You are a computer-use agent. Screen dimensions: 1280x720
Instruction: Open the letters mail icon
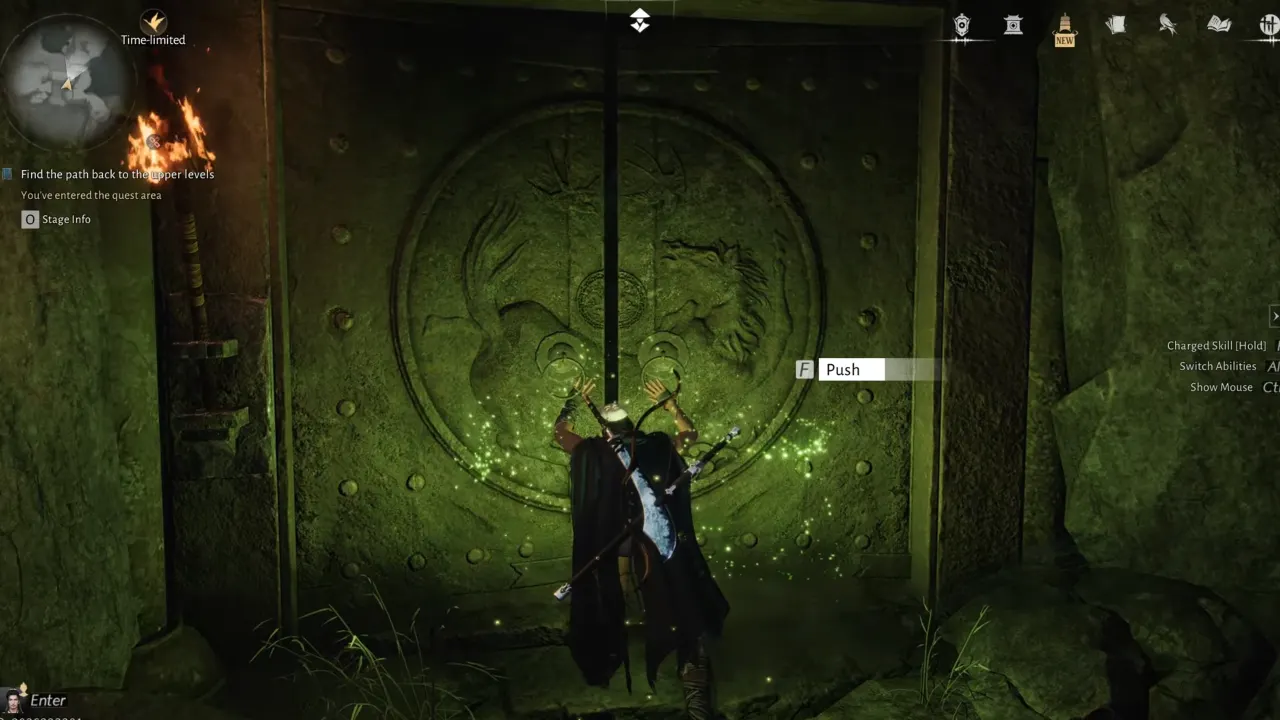(x=1116, y=25)
